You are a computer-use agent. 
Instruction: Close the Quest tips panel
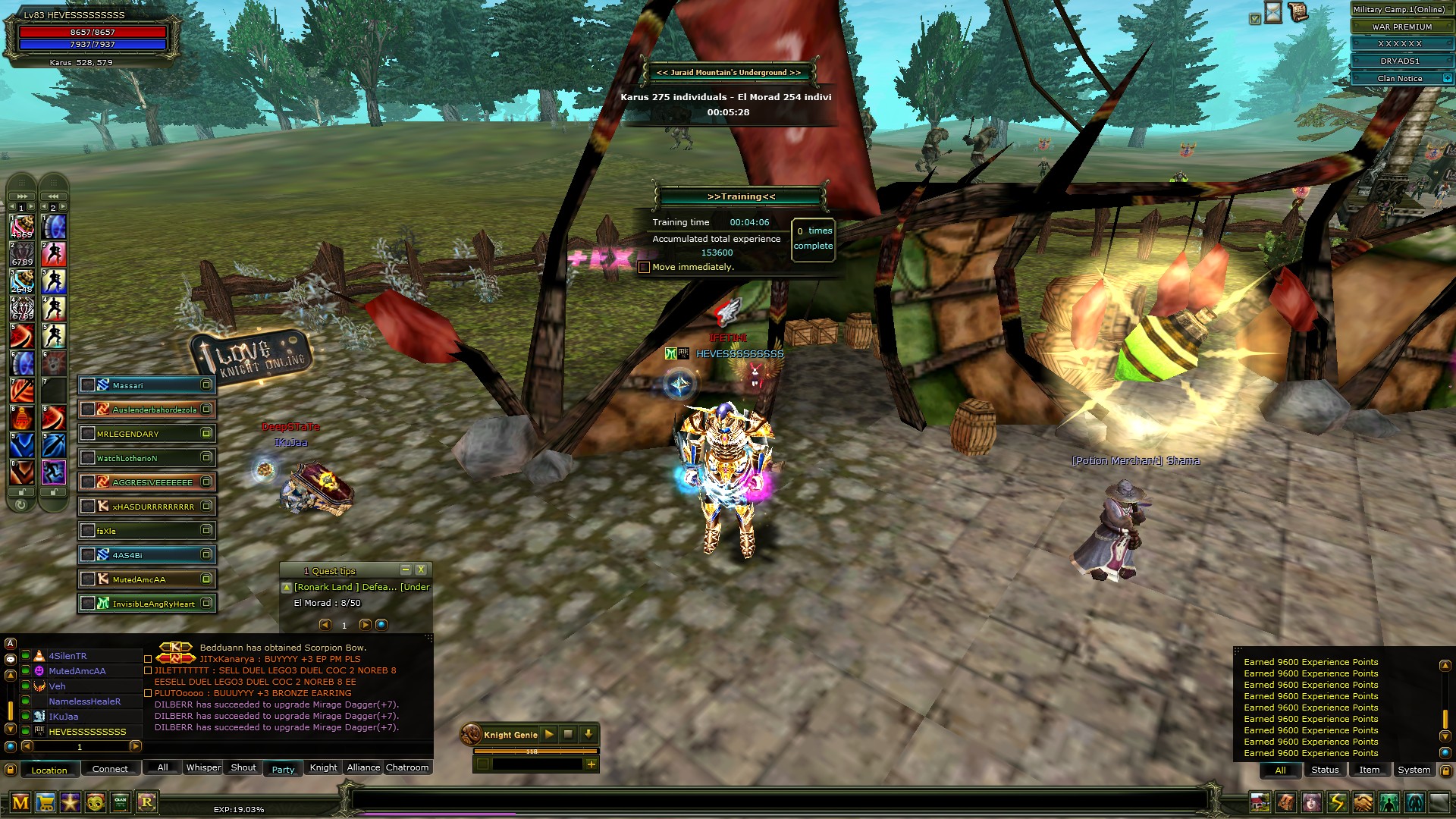(x=421, y=570)
